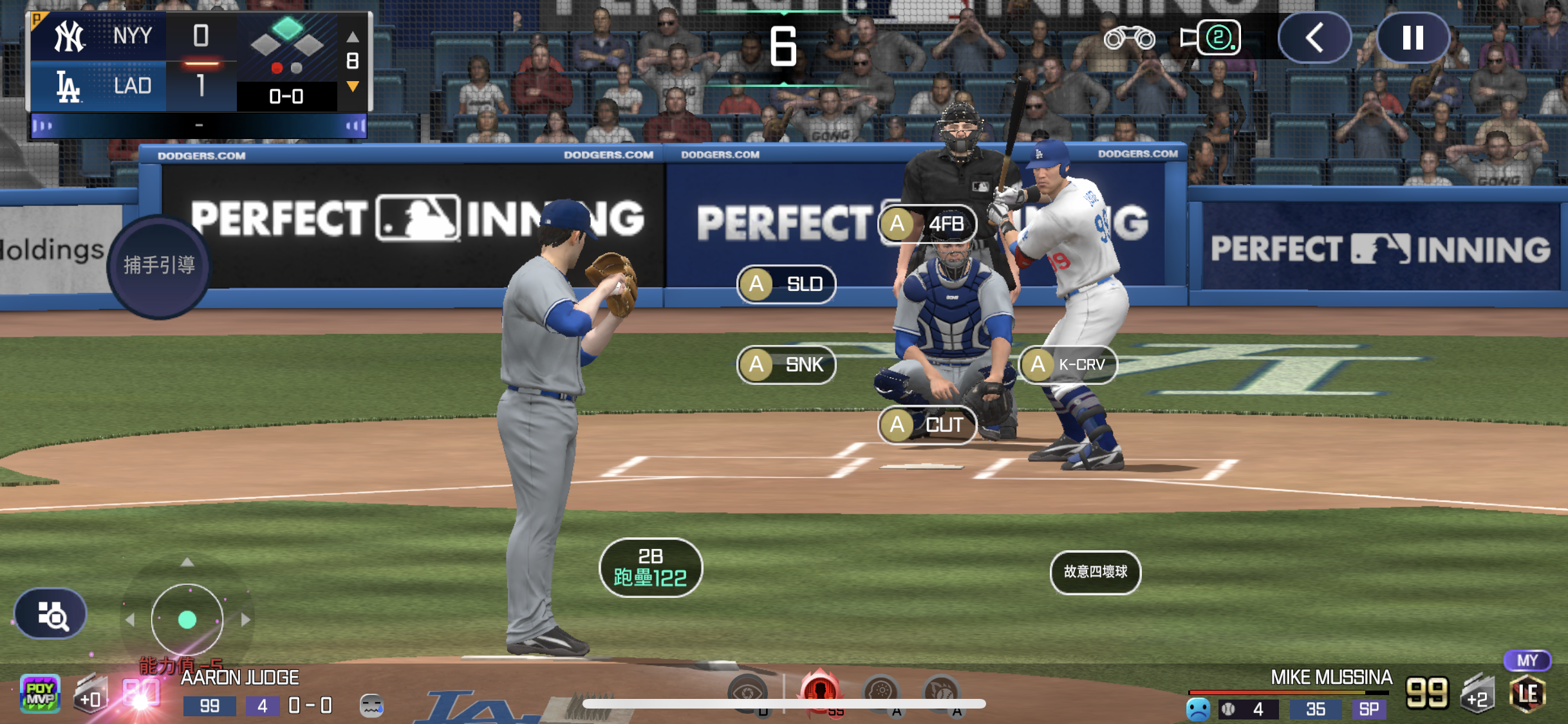The width and height of the screenshot is (1568, 724).
Task: Throw the CUT cutter pitch
Action: [928, 425]
